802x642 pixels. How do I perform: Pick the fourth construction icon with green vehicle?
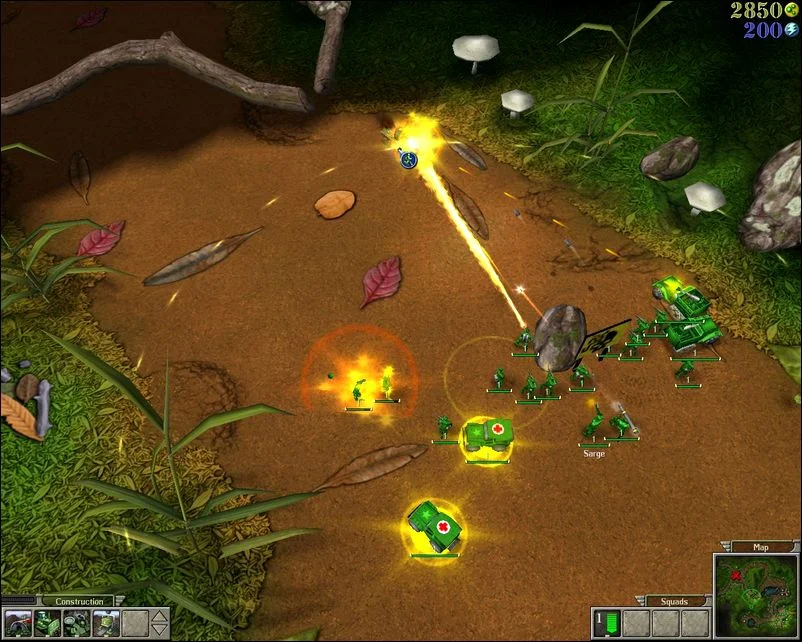pyautogui.click(x=106, y=623)
